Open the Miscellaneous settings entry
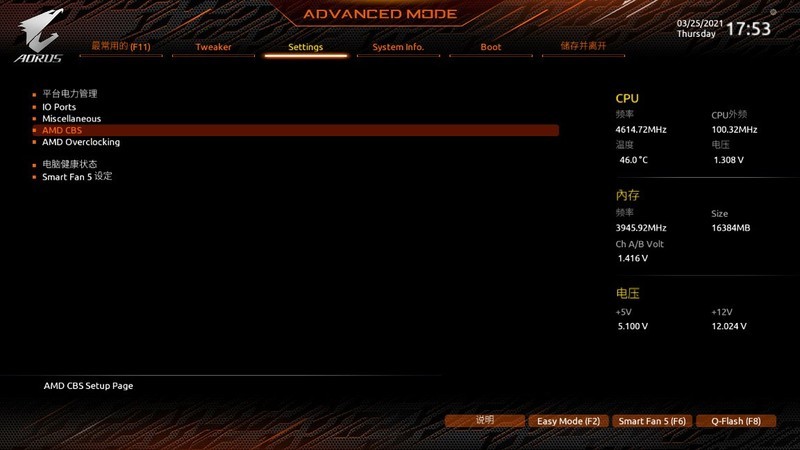This screenshot has width=800, height=450. click(x=71, y=119)
